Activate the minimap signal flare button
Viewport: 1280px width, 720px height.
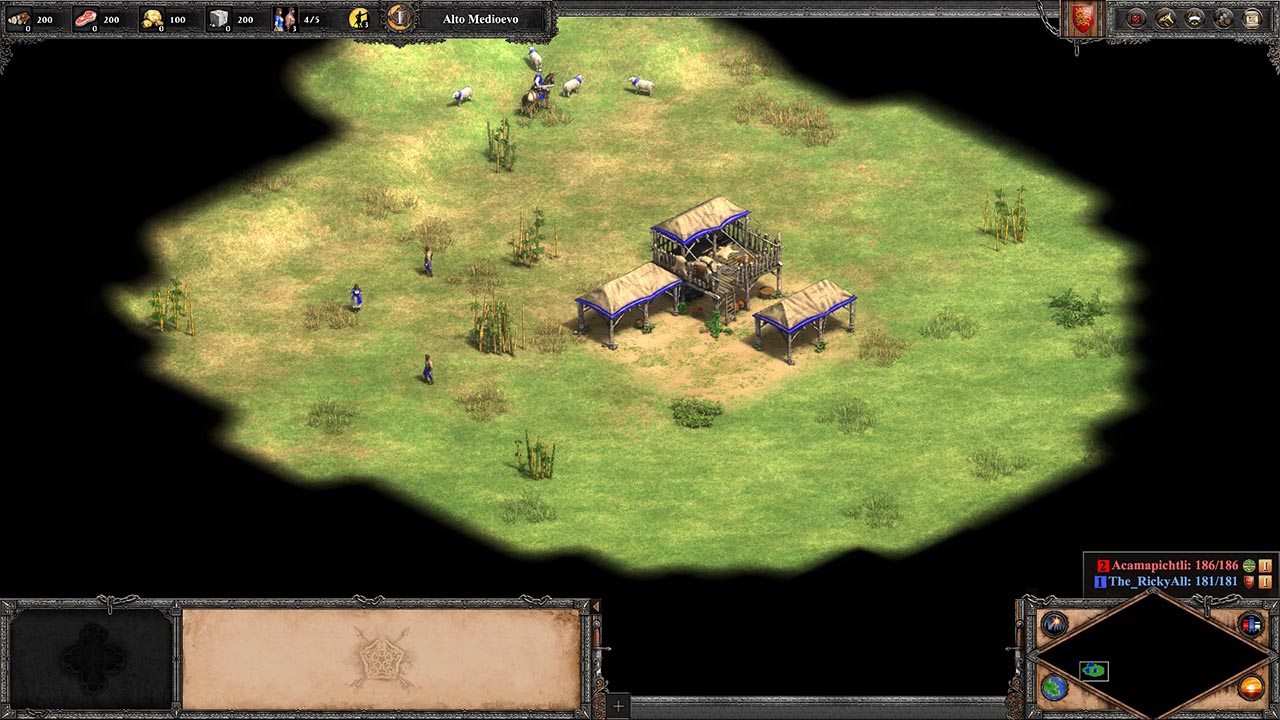(x=1054, y=625)
